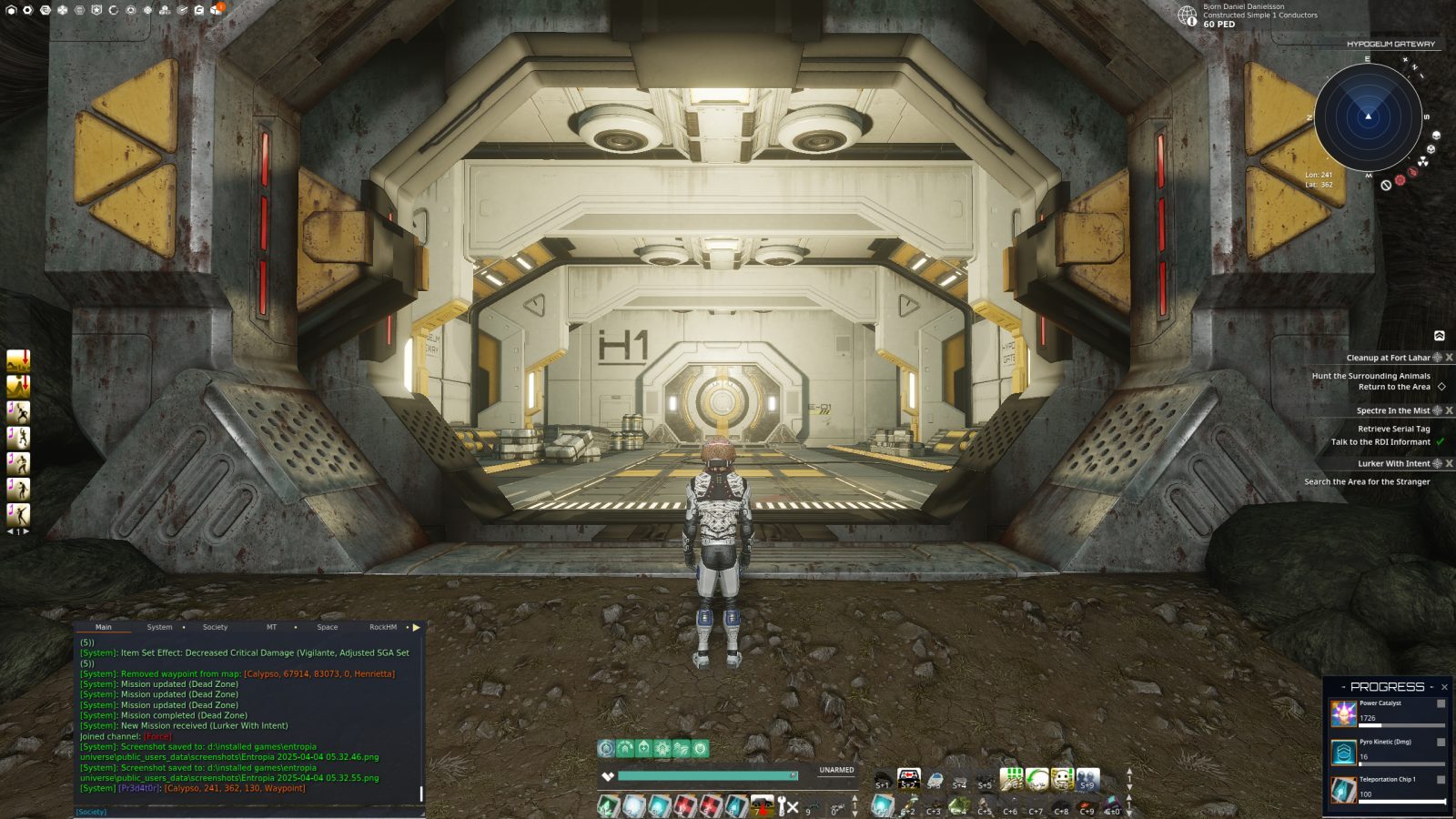Toggle tracking of the Spectre In the Mist mission
1456x819 pixels.
(1437, 410)
